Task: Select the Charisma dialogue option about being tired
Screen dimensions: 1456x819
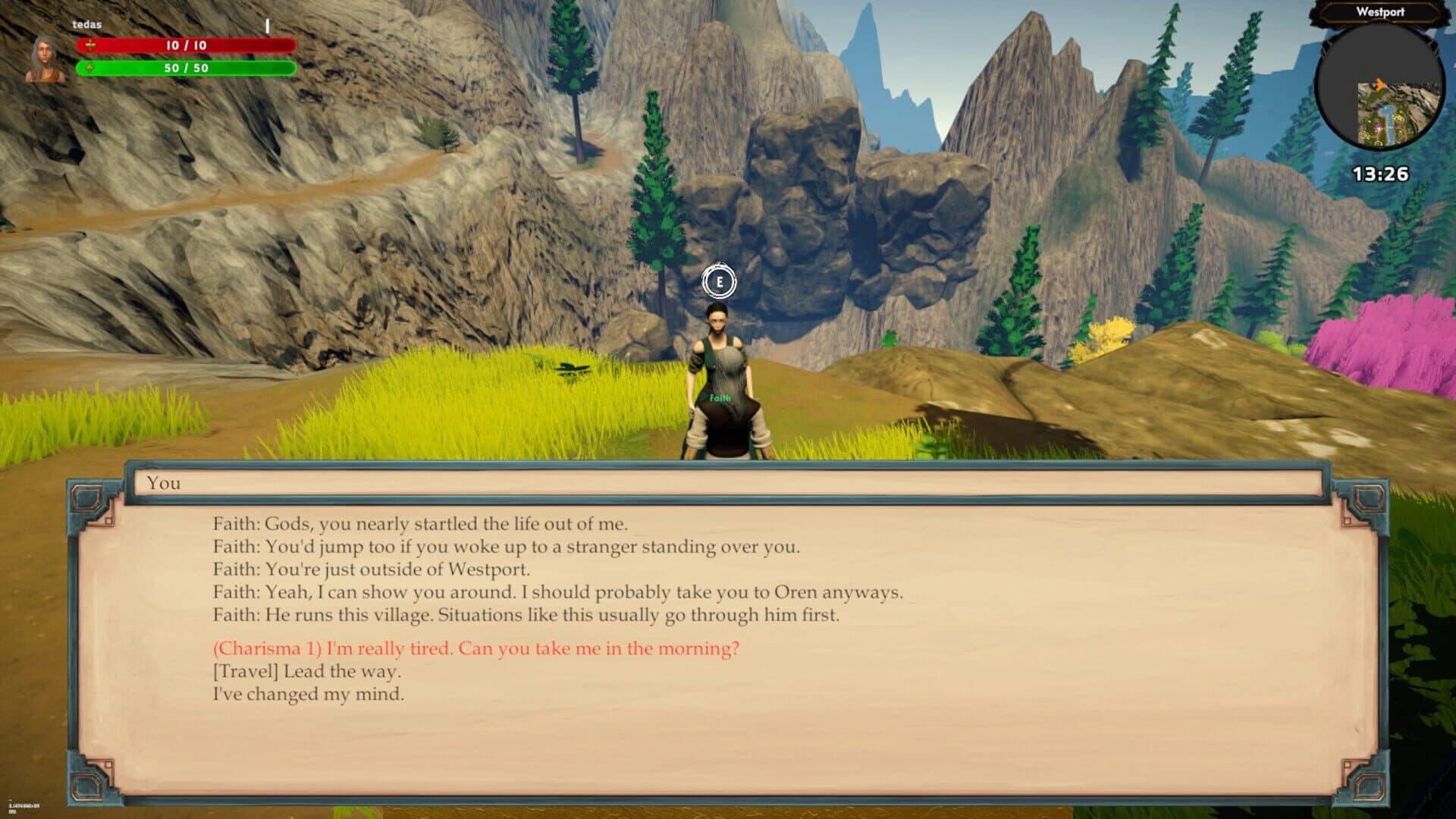Action: coord(476,649)
